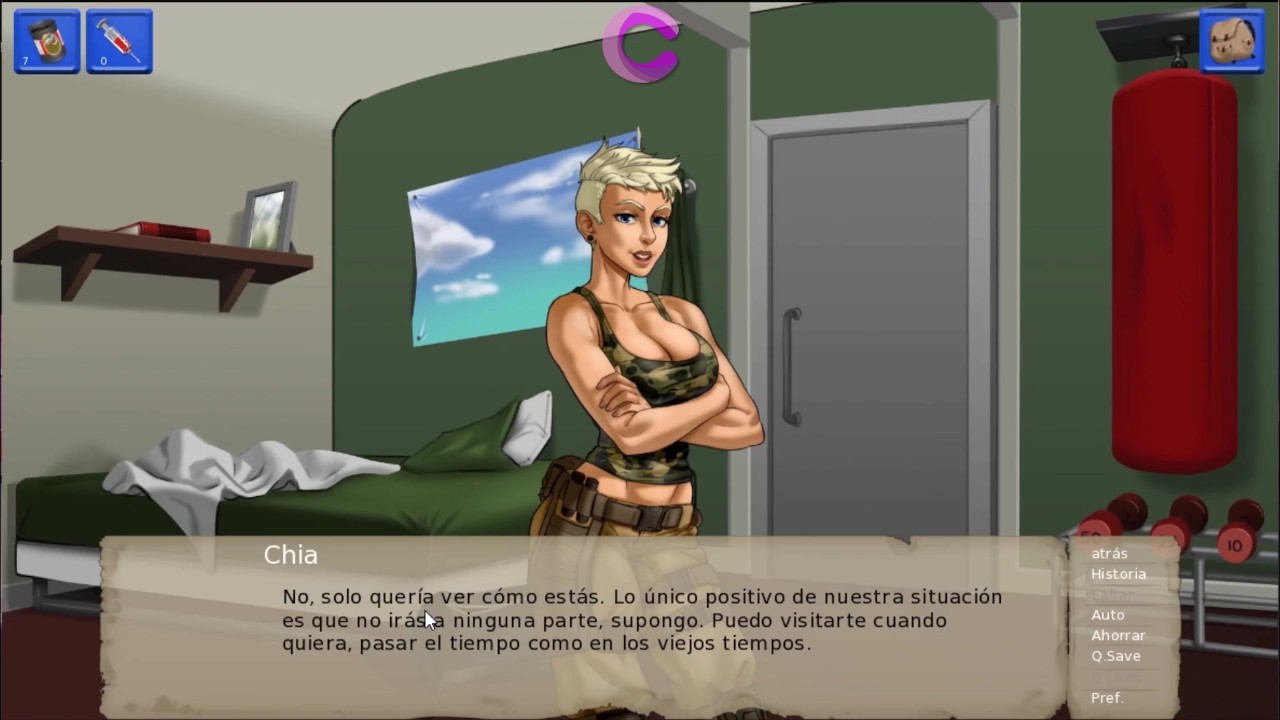Open the Ahorrar save menu
The width and height of the screenshot is (1280, 720).
[1118, 635]
